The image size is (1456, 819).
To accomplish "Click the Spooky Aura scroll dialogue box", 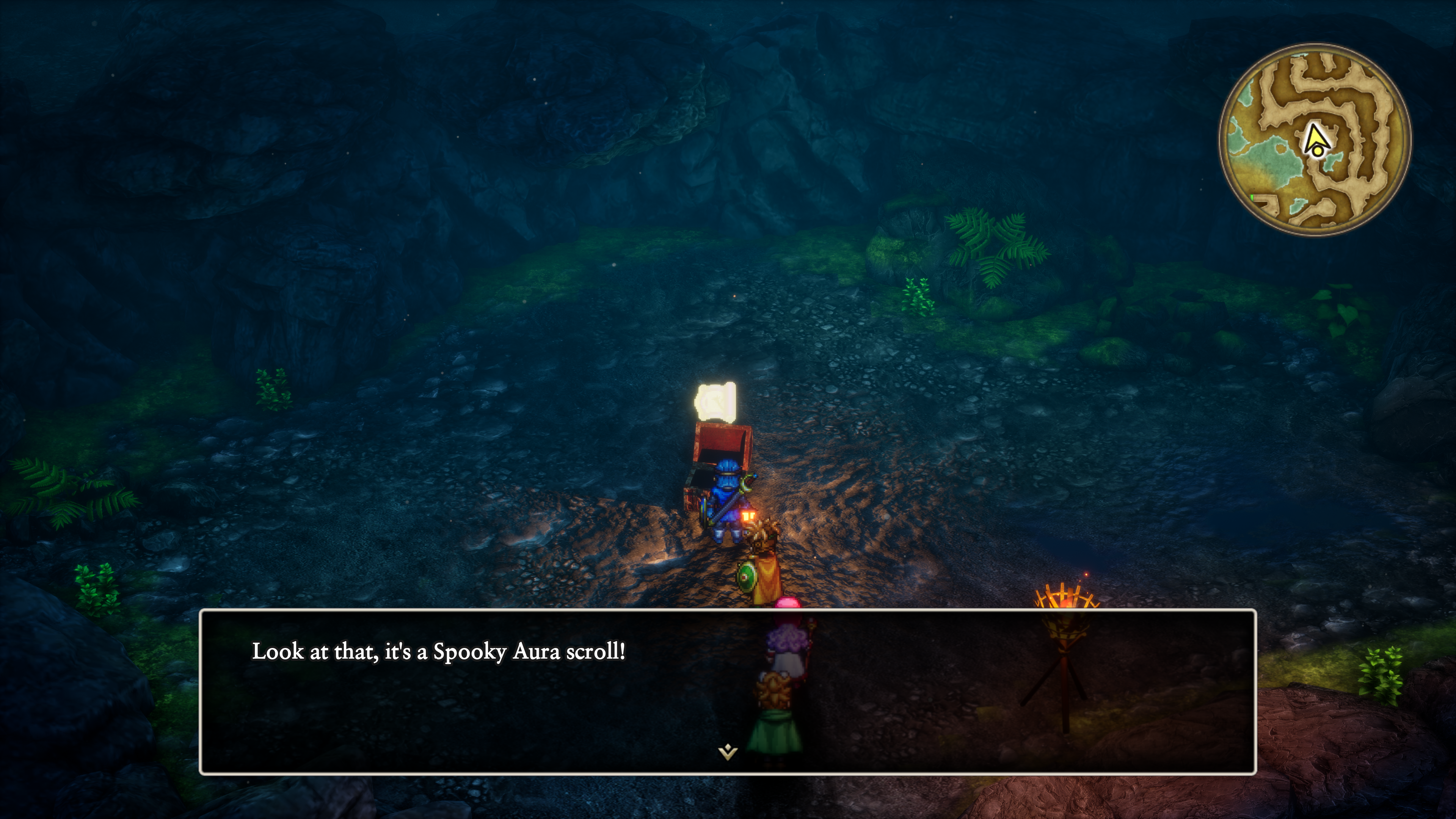I will pos(728,691).
